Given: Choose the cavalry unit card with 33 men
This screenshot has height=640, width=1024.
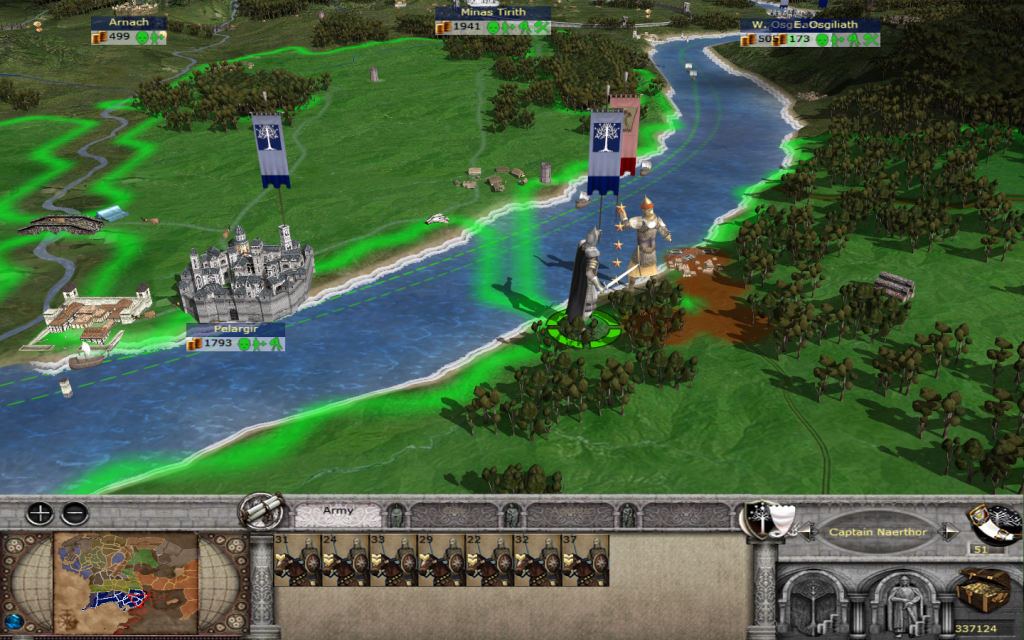Looking at the screenshot, I should [x=393, y=561].
